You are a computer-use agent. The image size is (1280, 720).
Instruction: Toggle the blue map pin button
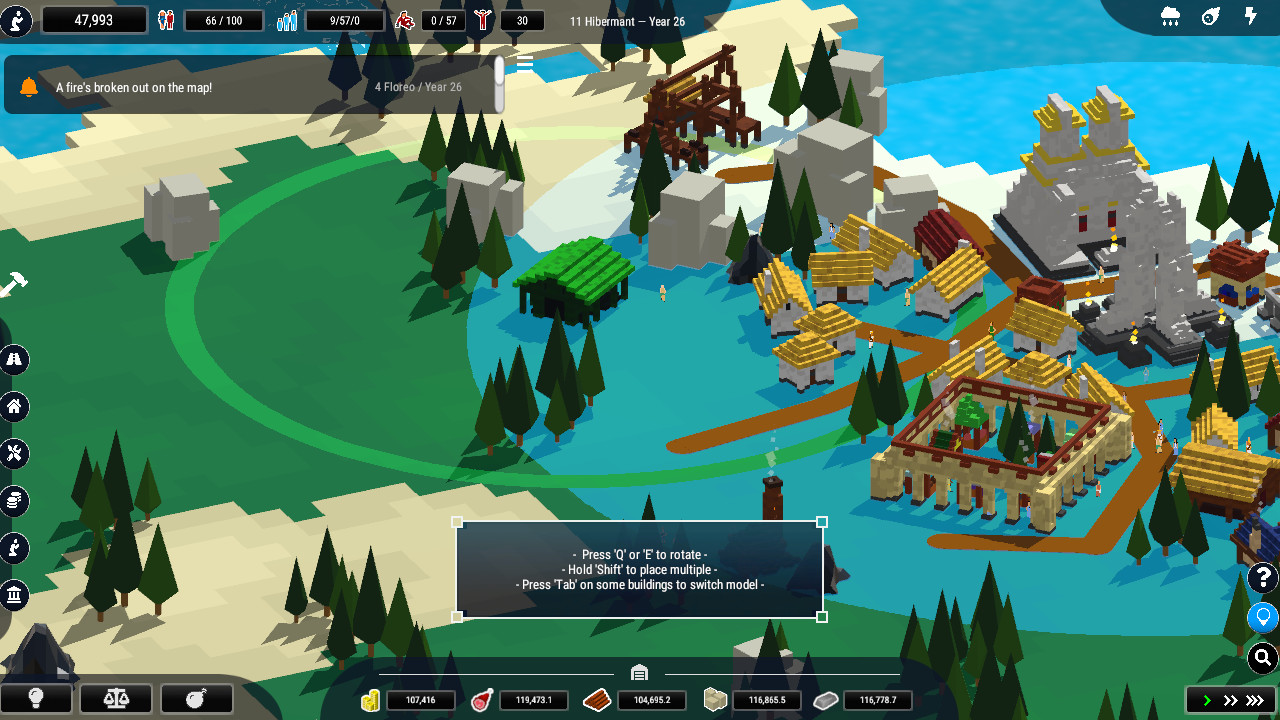pos(1263,617)
